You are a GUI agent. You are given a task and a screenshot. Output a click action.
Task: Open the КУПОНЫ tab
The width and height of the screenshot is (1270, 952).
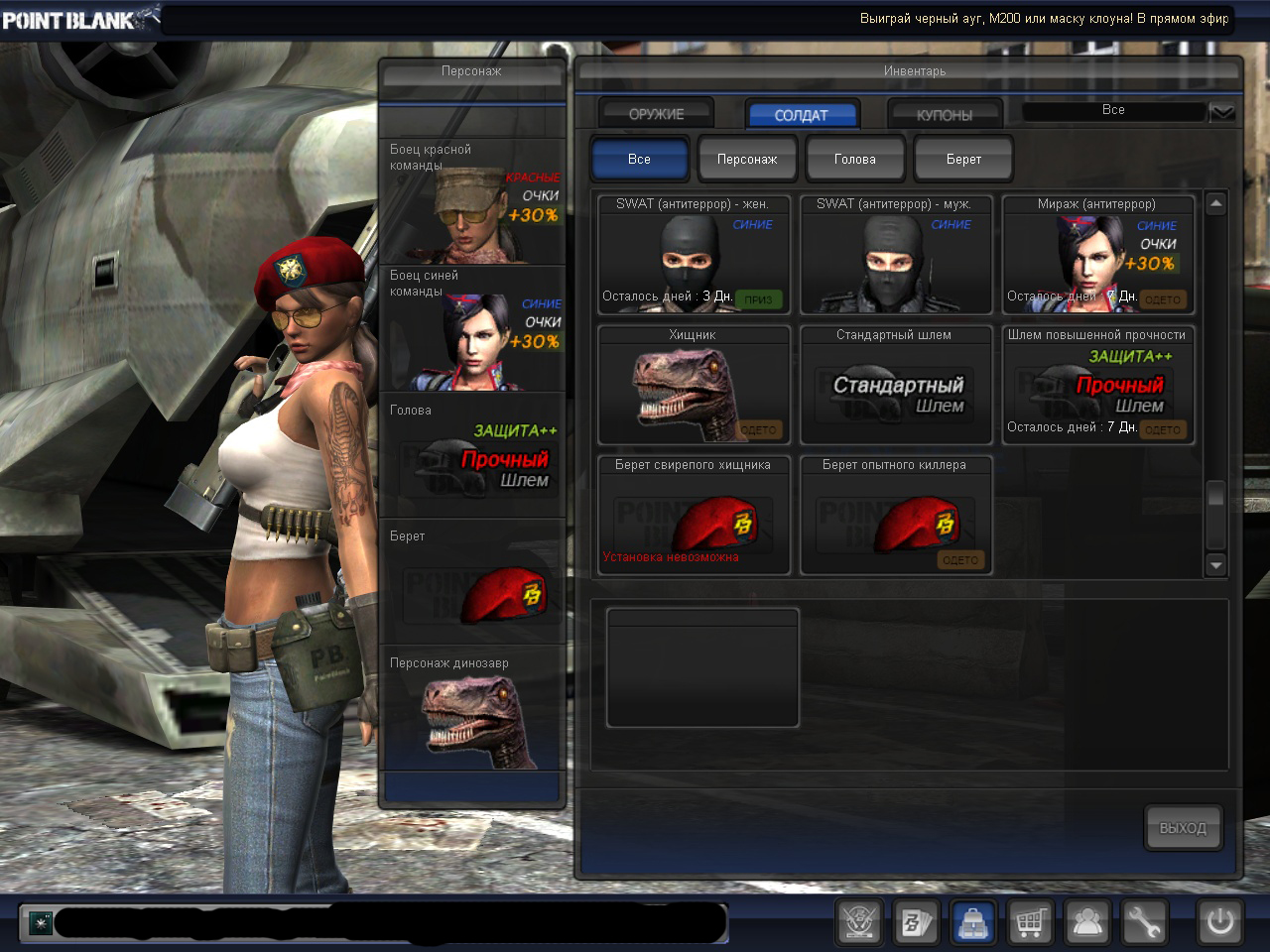(x=944, y=114)
